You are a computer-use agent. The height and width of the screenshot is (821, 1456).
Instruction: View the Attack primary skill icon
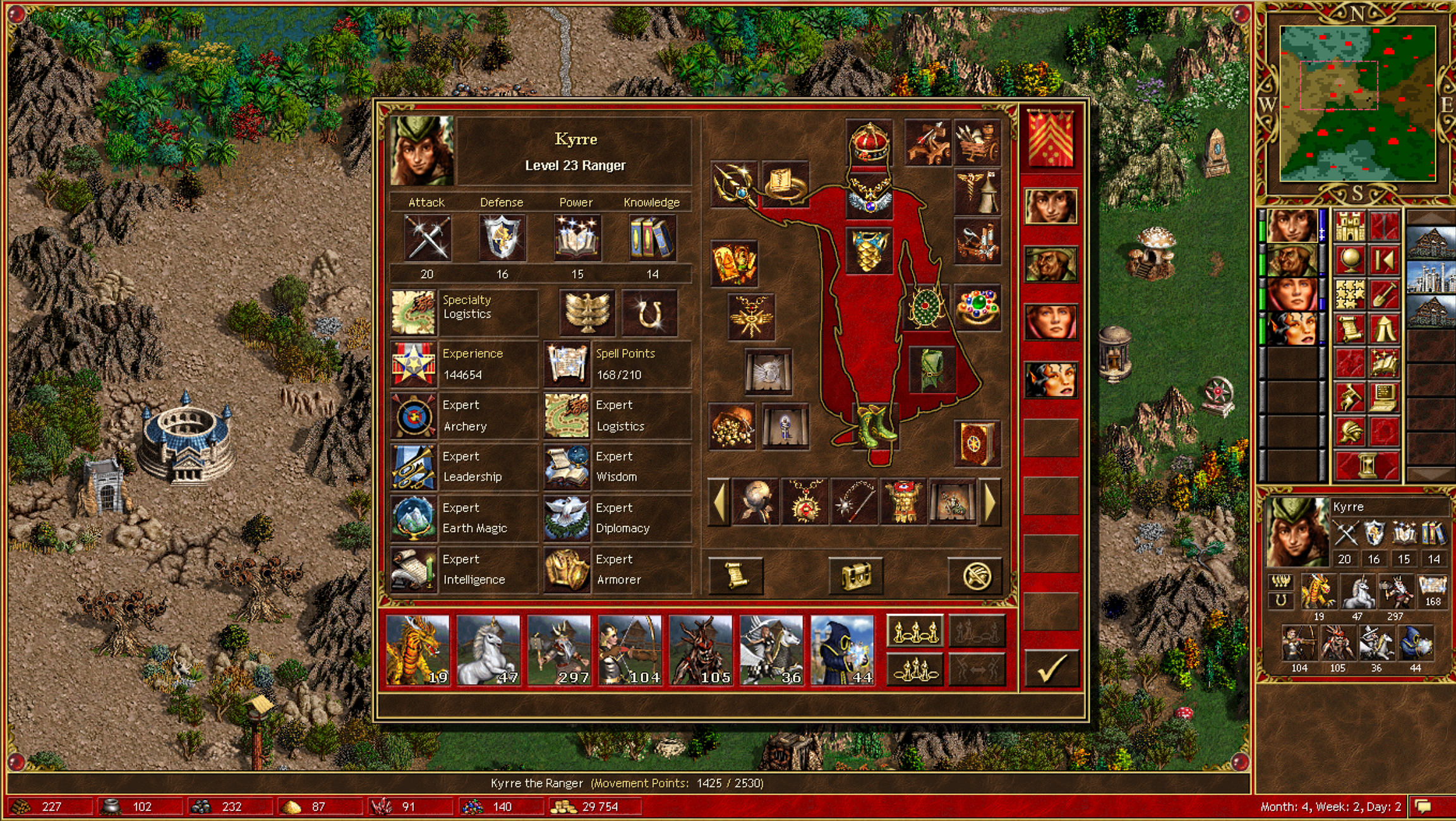click(x=427, y=238)
